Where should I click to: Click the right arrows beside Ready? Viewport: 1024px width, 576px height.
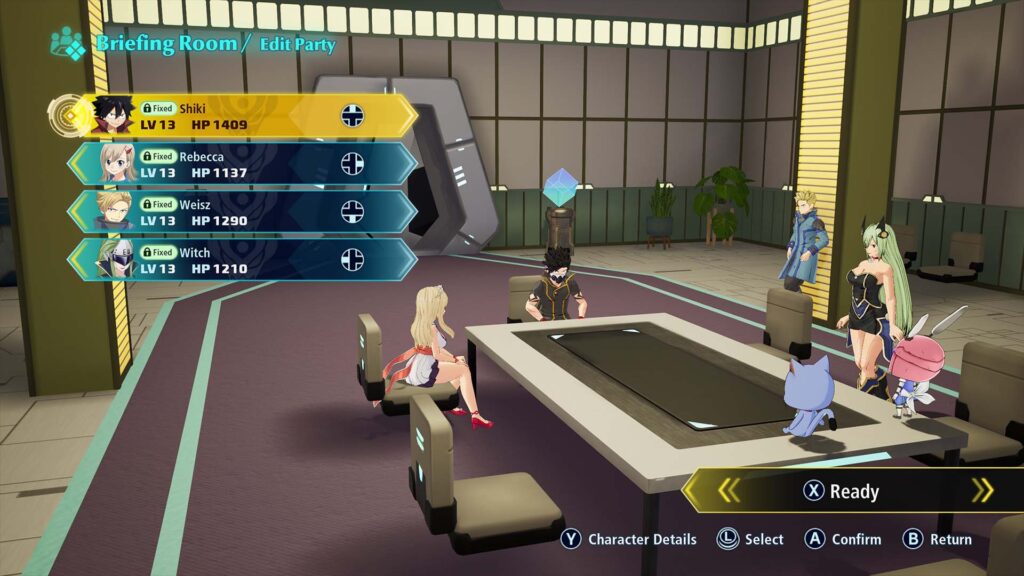tap(983, 490)
